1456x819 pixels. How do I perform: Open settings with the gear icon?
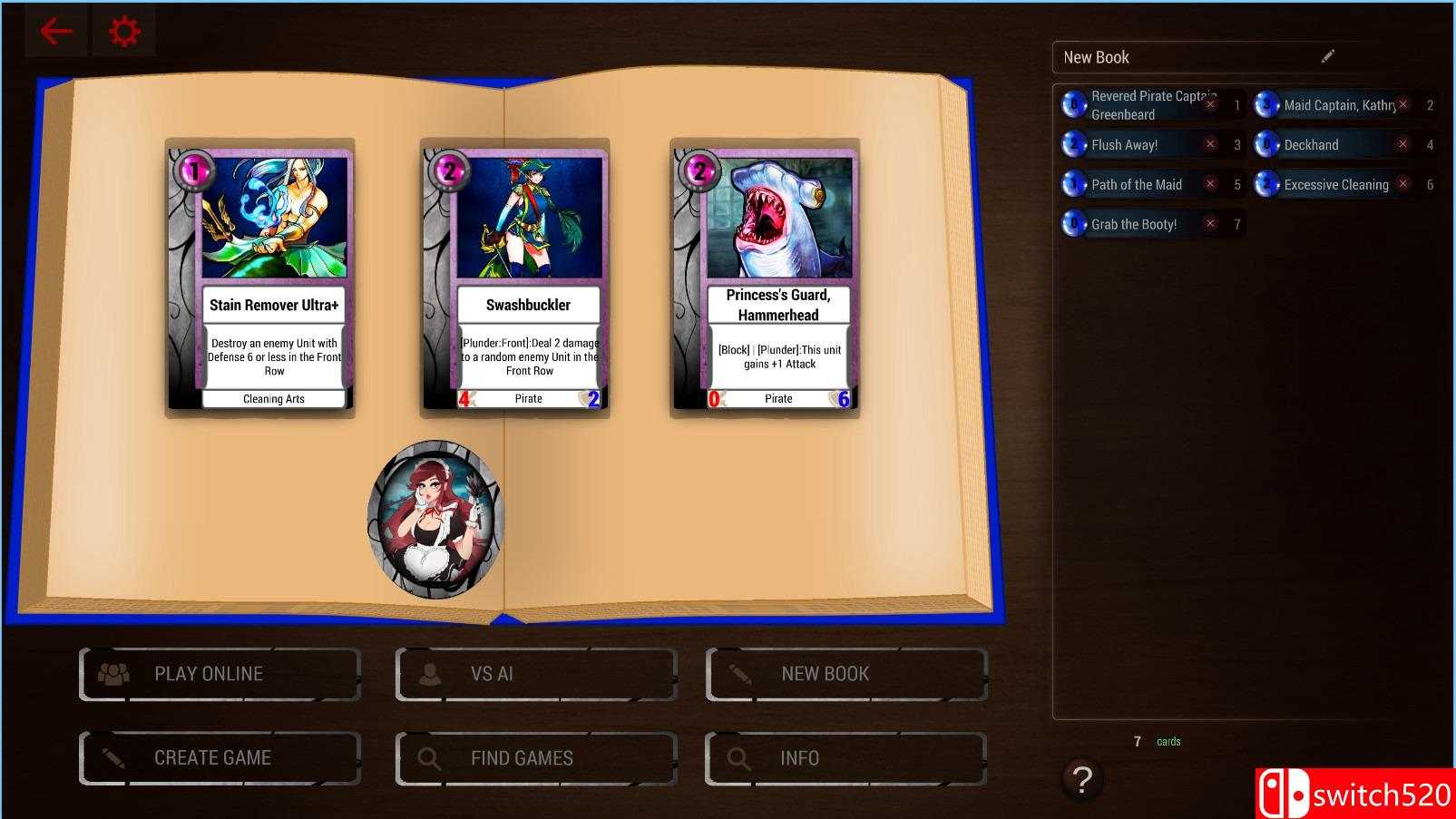[x=124, y=29]
